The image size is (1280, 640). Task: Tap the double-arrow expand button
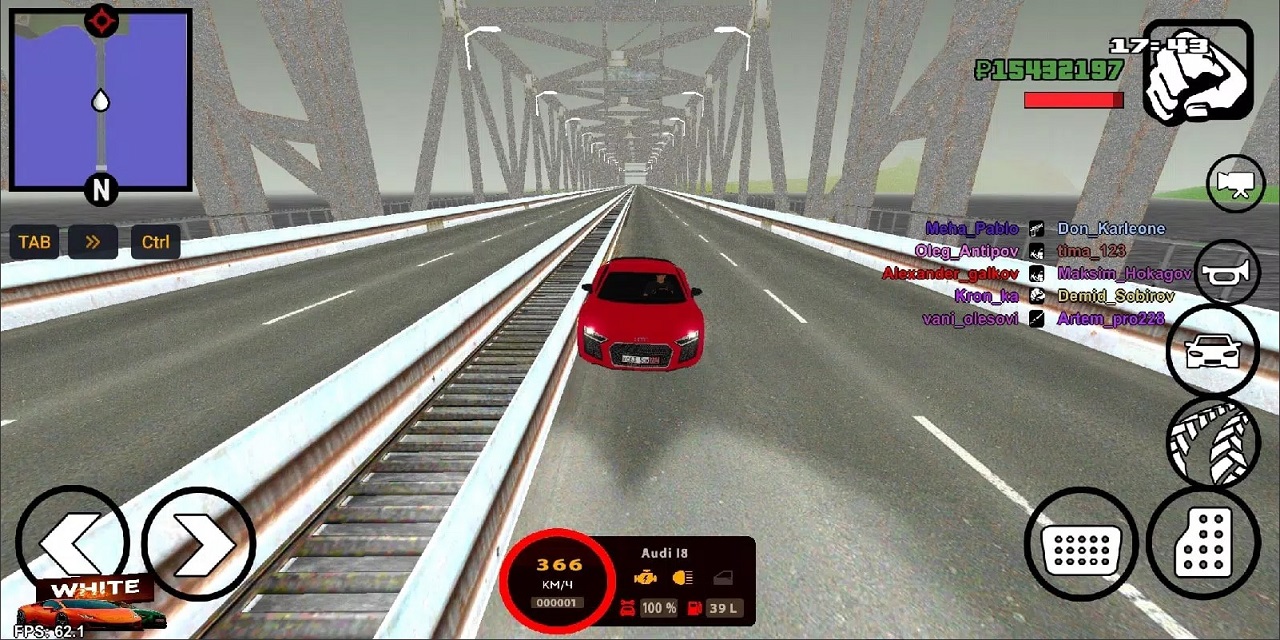(x=93, y=242)
